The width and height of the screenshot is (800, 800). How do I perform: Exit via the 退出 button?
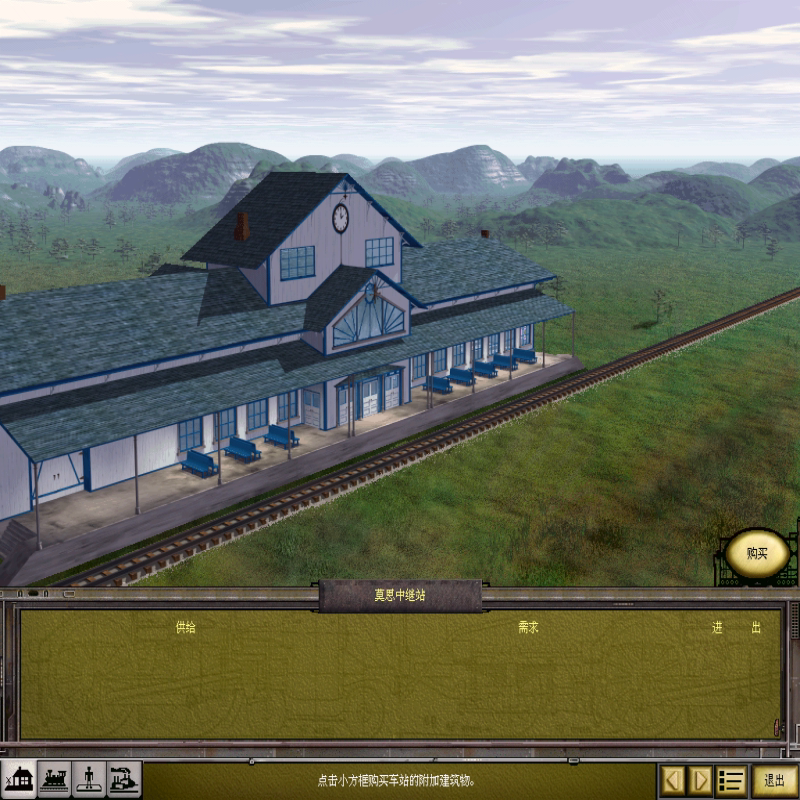(x=774, y=780)
